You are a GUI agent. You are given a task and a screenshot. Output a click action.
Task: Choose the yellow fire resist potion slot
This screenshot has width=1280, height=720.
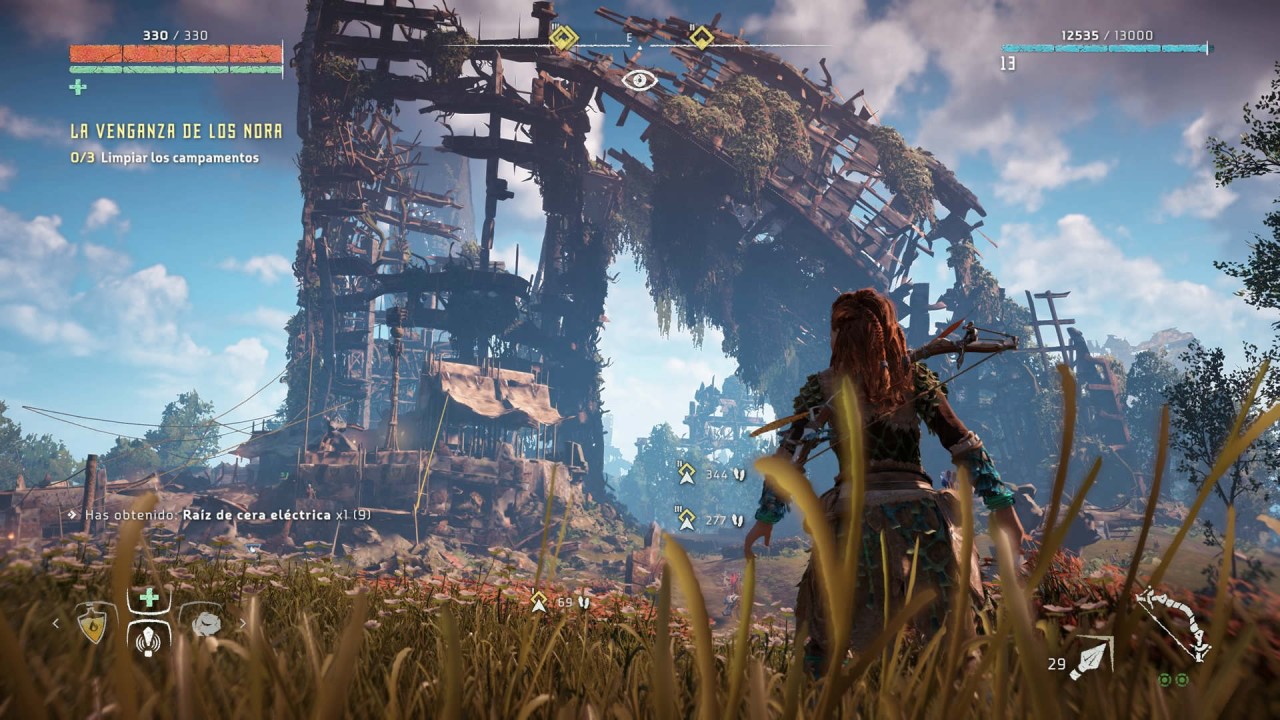click(x=93, y=624)
